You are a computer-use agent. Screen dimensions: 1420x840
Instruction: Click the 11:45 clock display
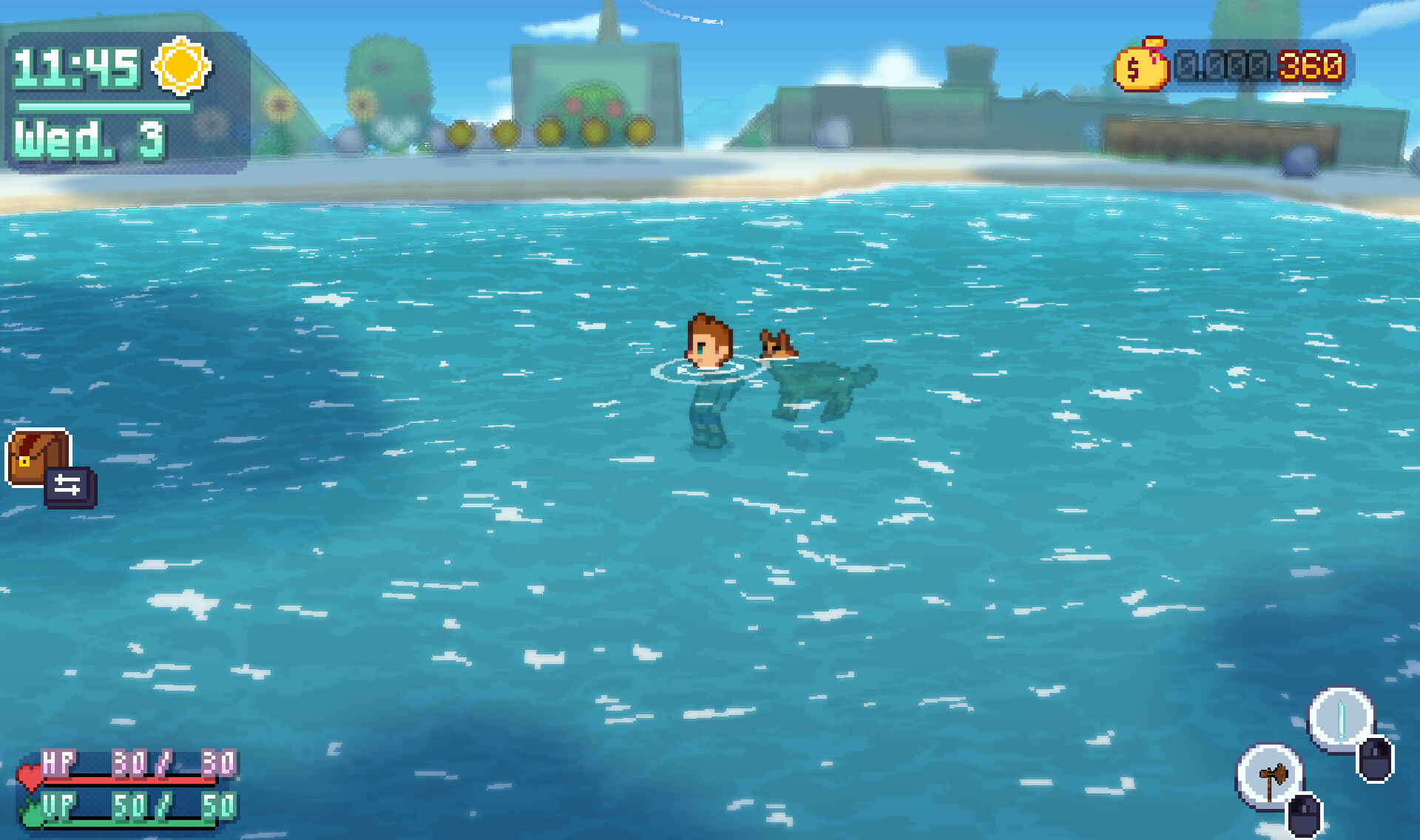[x=77, y=69]
